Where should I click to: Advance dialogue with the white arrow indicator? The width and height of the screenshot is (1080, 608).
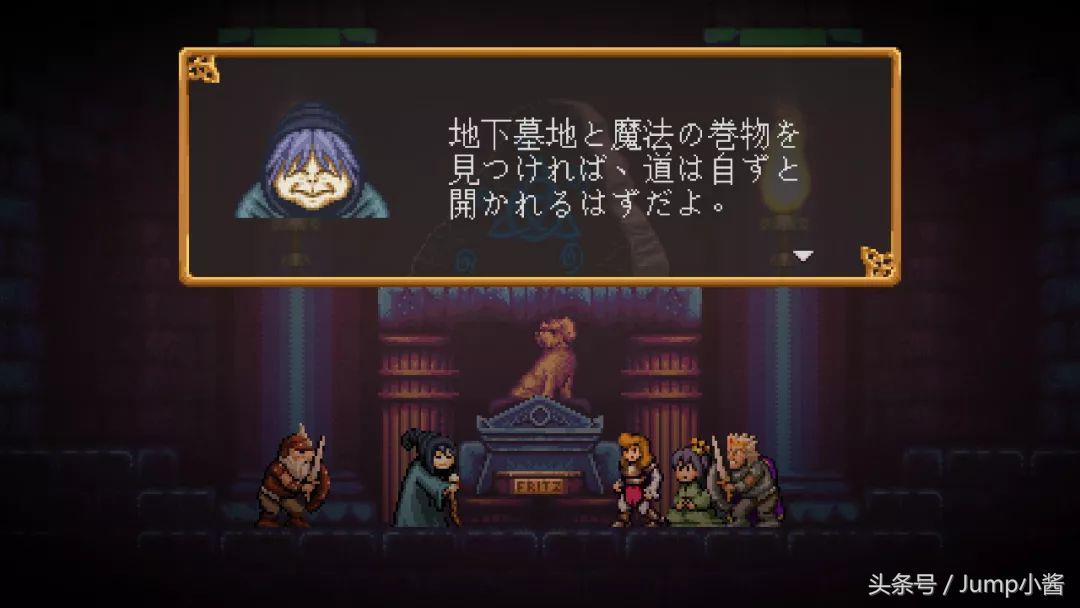point(803,255)
